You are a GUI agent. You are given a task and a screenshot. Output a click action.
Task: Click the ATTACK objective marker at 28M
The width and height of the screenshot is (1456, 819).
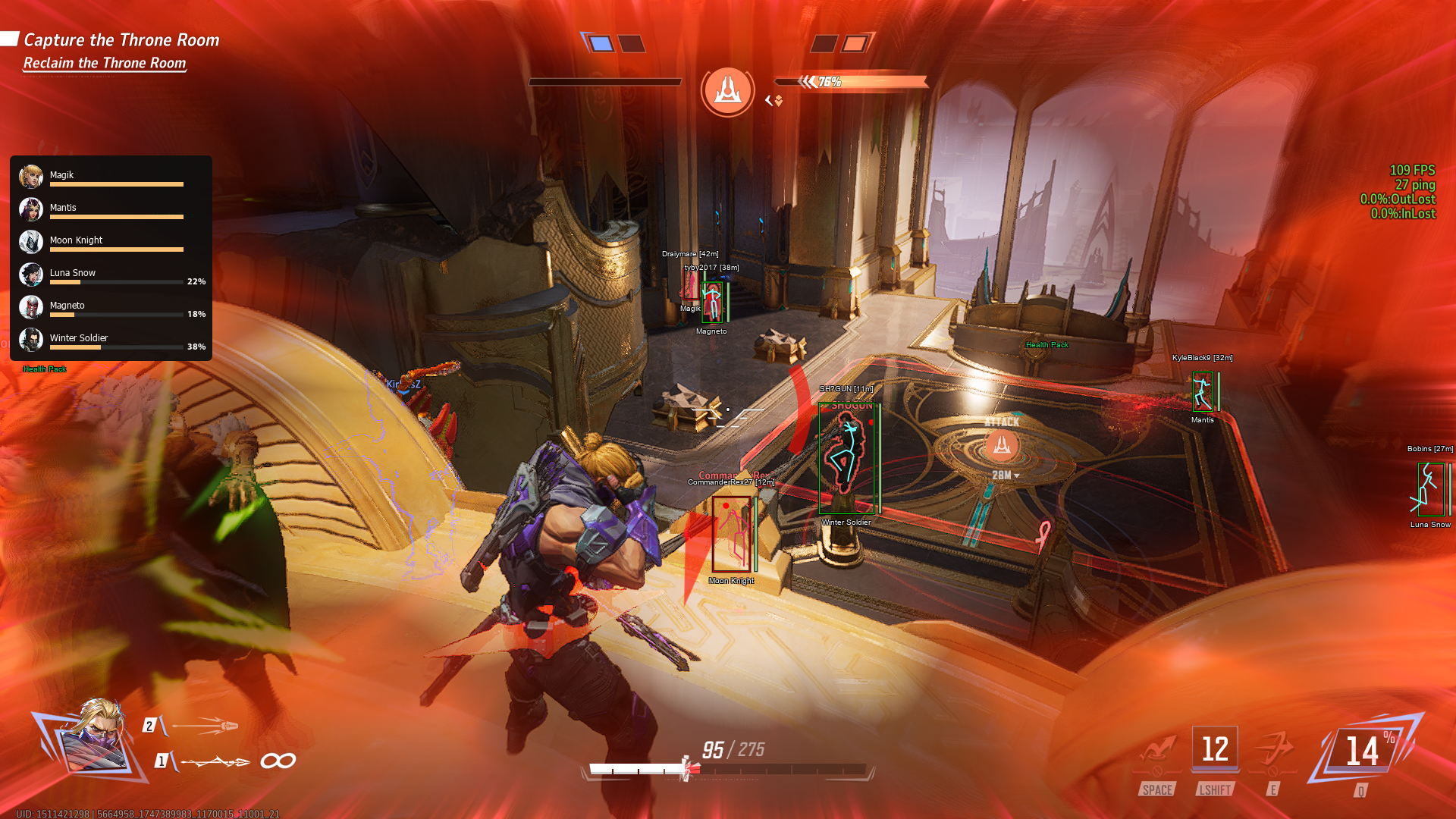pos(1002,446)
